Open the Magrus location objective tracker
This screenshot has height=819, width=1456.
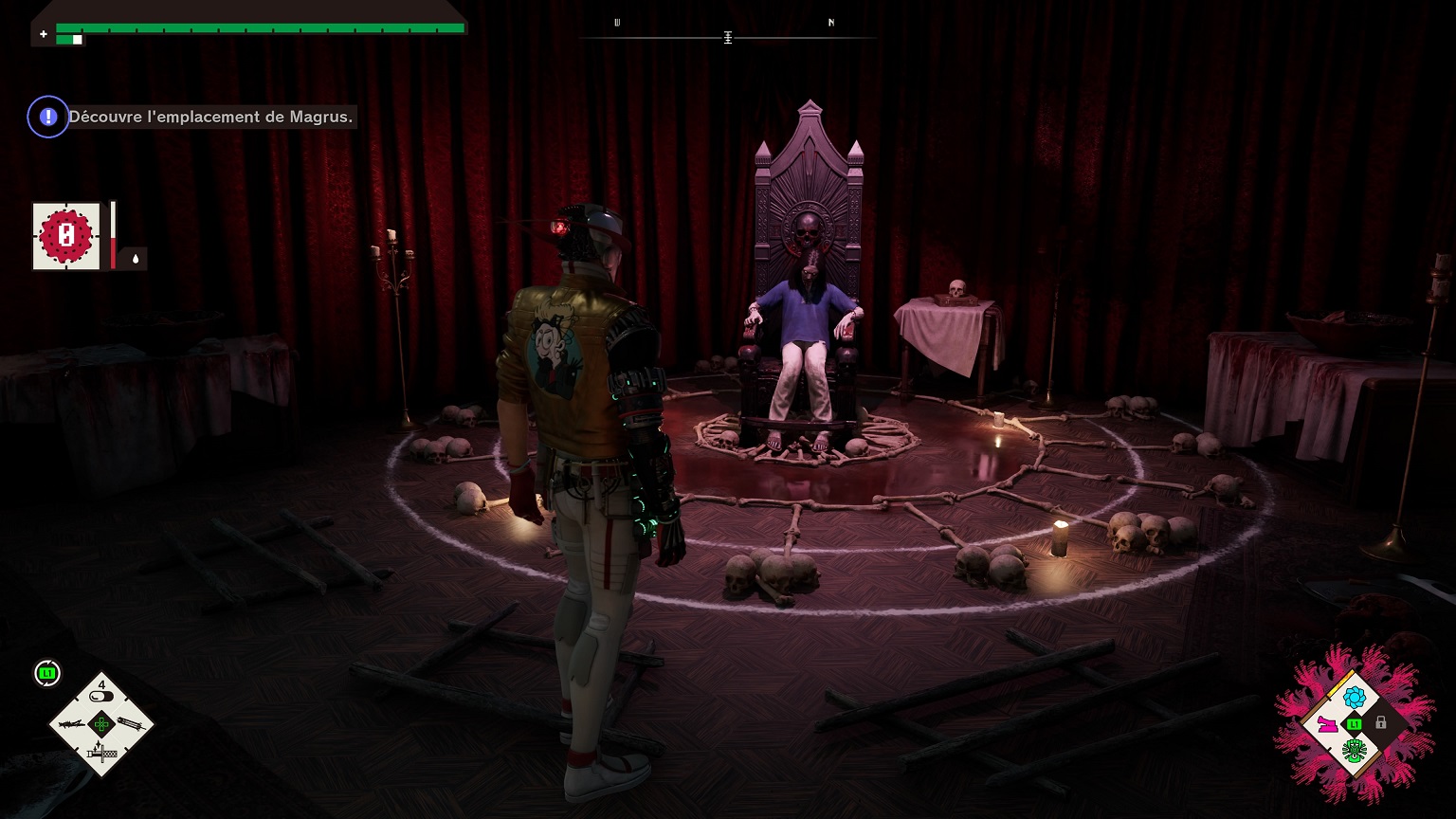click(209, 118)
